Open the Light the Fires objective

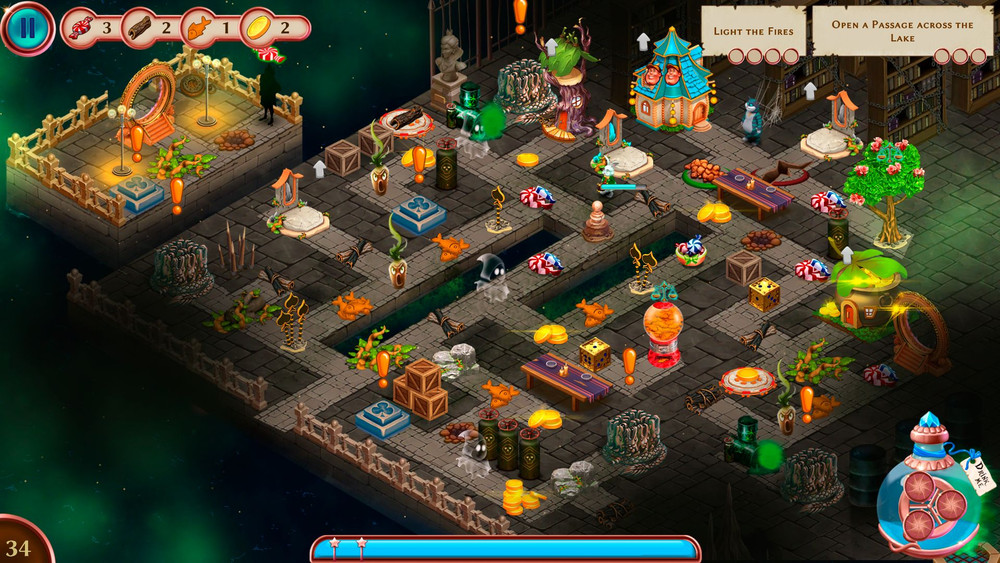click(753, 33)
